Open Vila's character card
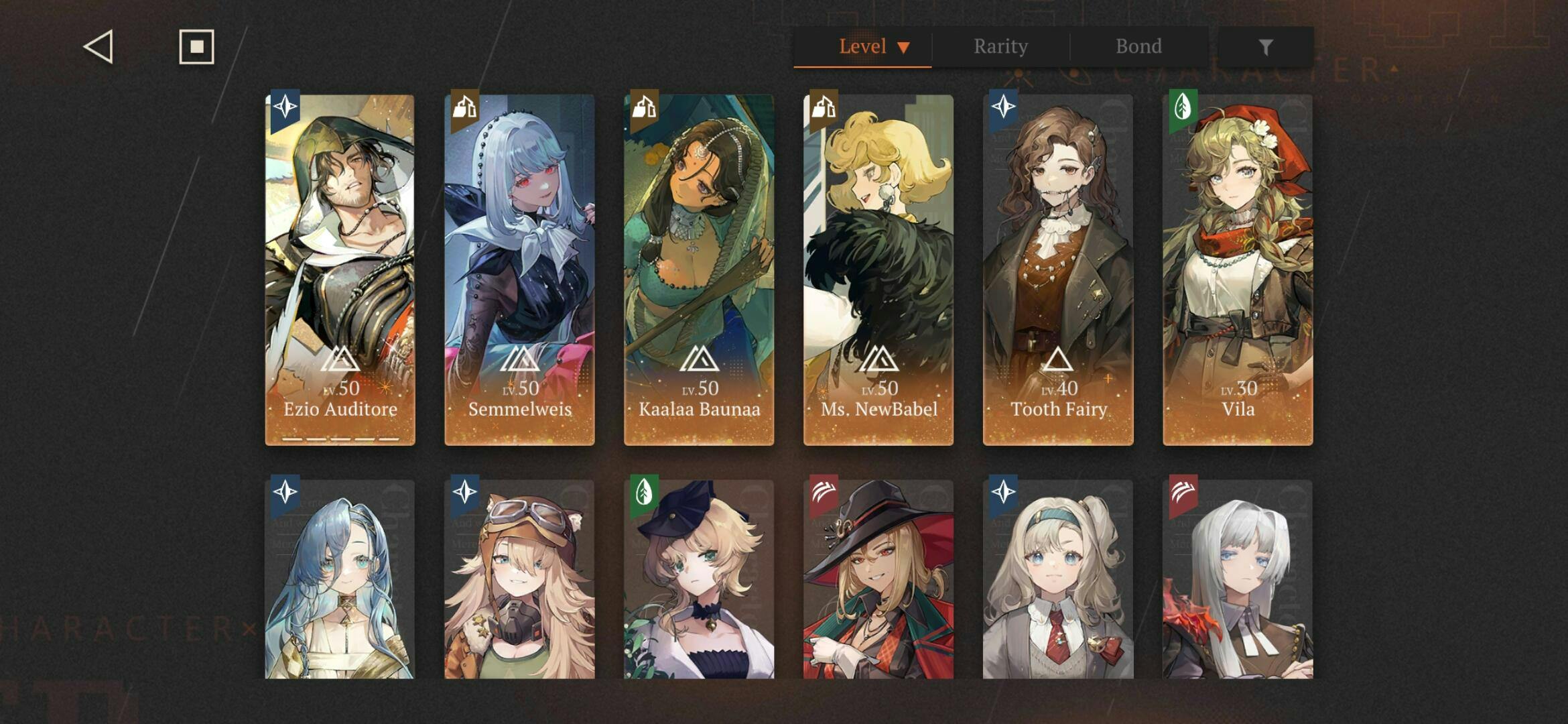The image size is (1568, 724). click(x=1238, y=269)
